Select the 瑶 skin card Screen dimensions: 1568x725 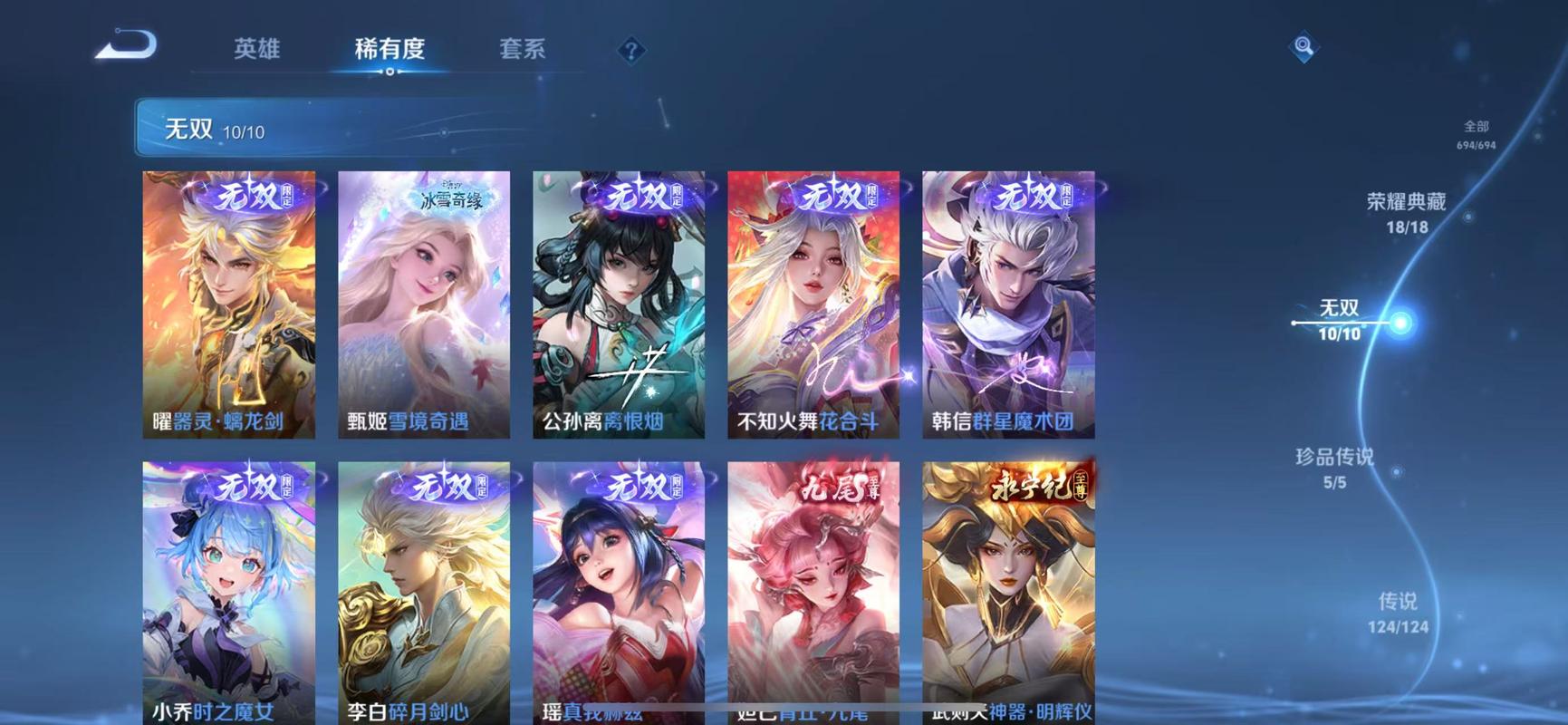(x=619, y=589)
